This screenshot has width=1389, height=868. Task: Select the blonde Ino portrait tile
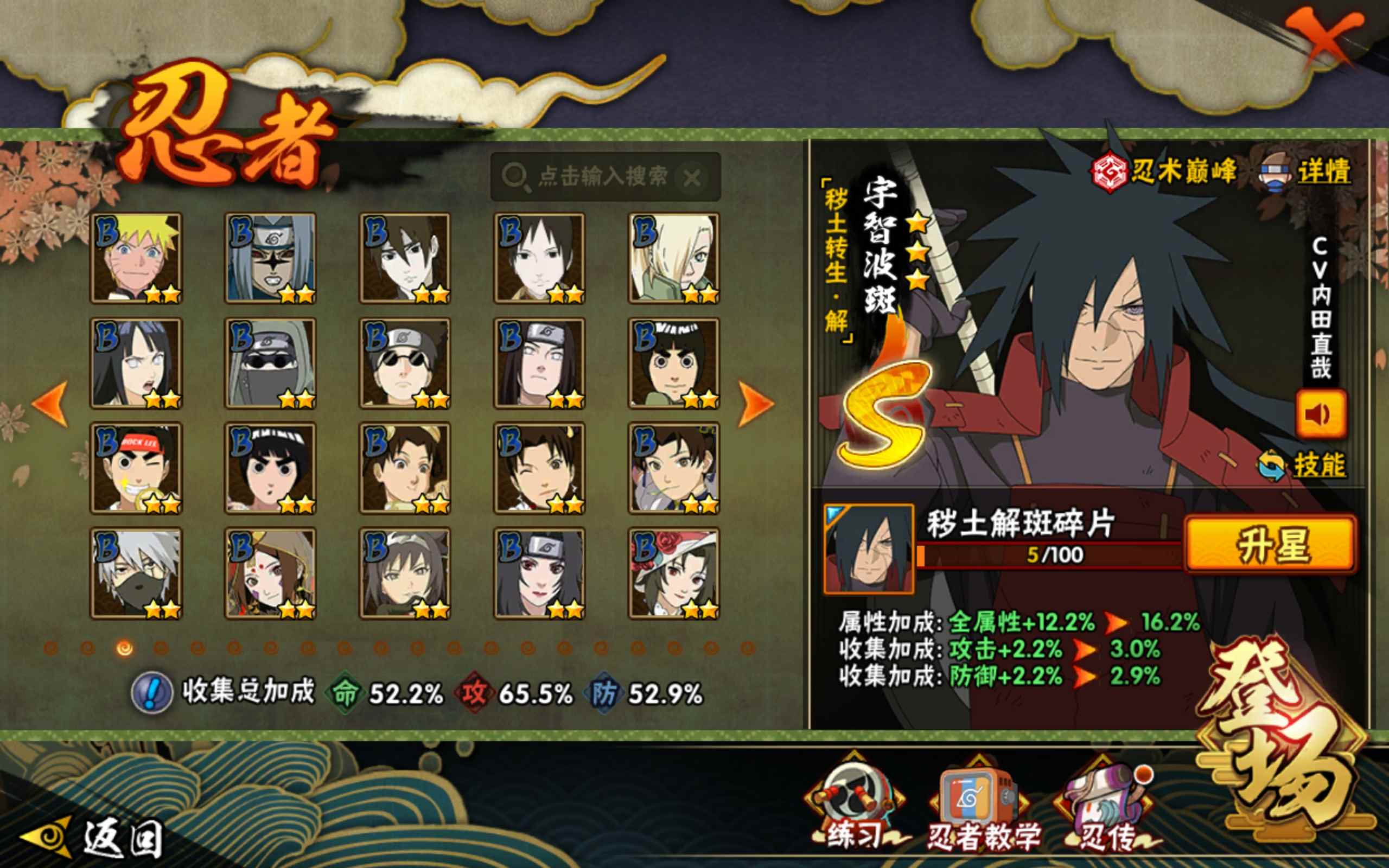click(x=674, y=258)
